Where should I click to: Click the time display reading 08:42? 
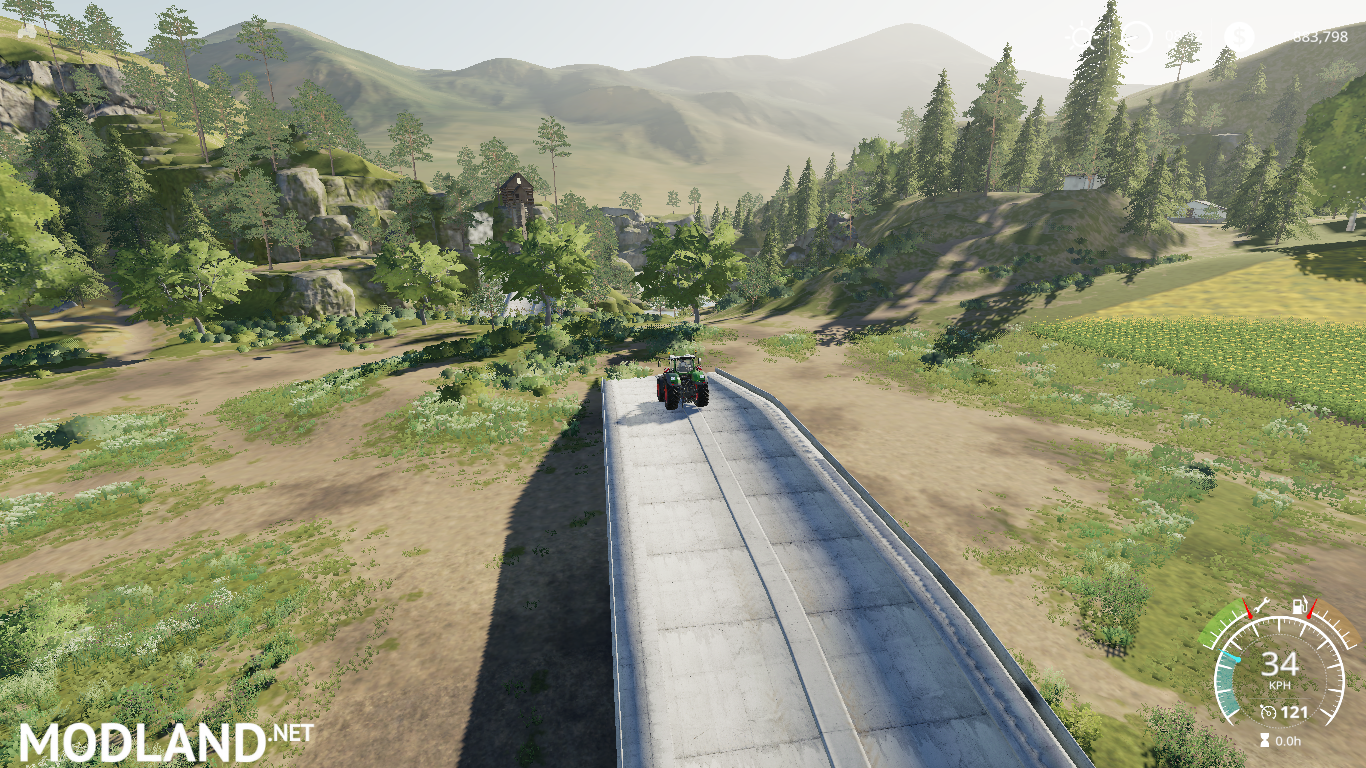(x=1183, y=36)
